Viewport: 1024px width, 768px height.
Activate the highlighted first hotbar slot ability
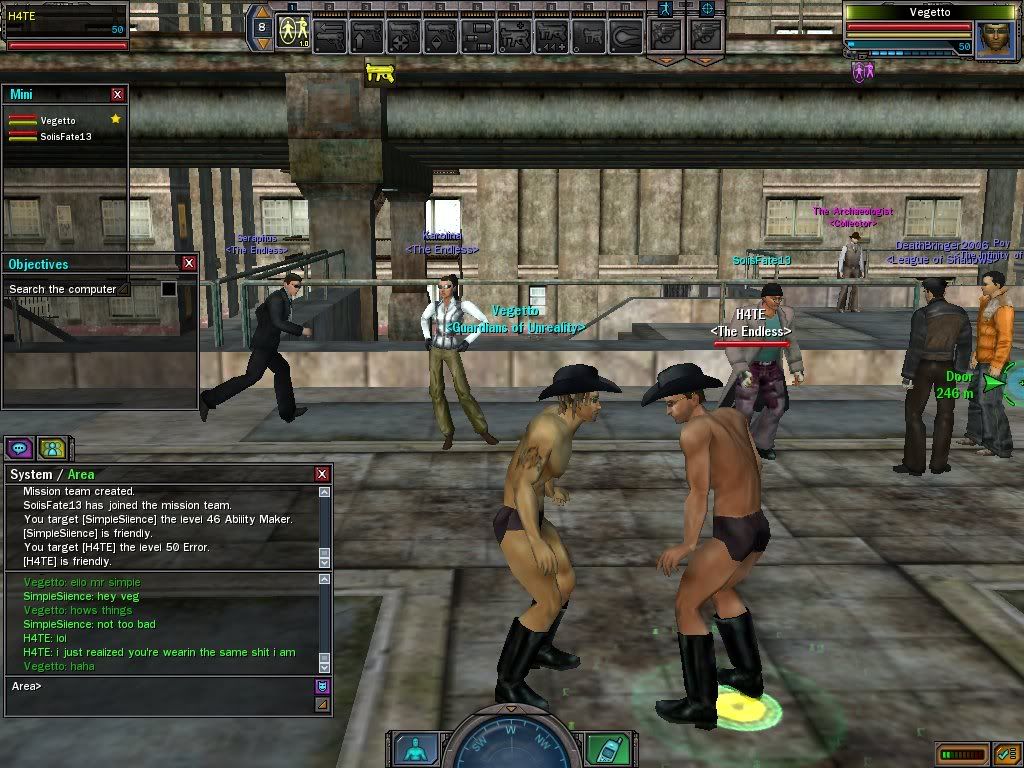pos(292,34)
